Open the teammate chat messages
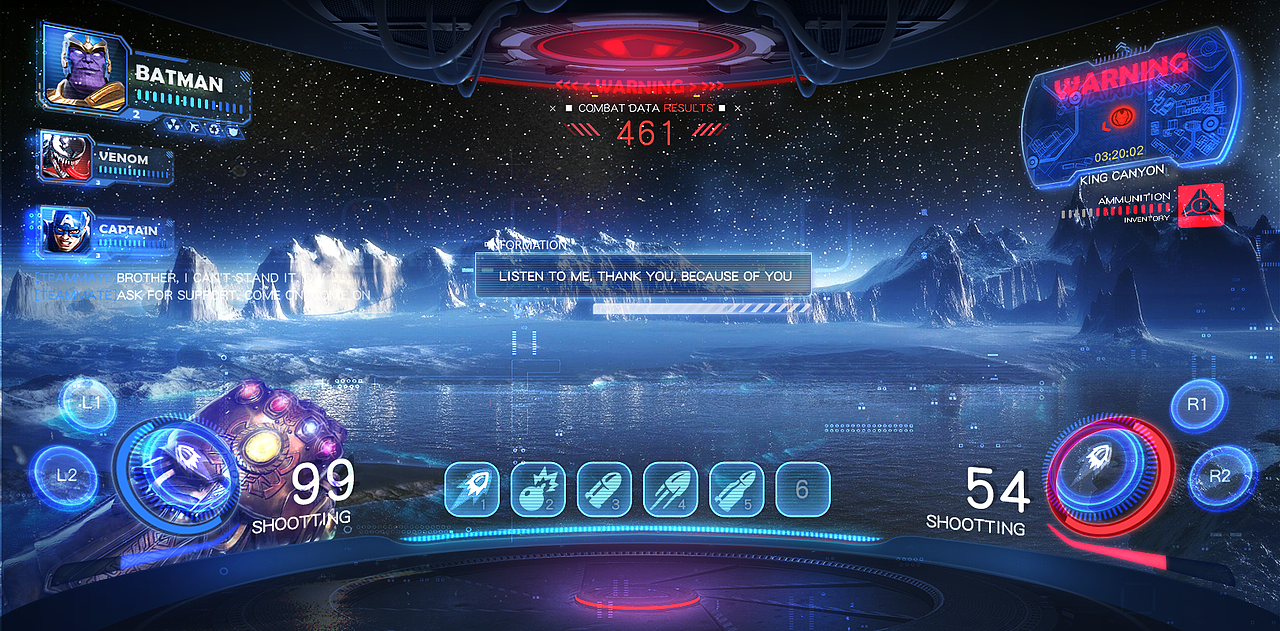 point(200,286)
